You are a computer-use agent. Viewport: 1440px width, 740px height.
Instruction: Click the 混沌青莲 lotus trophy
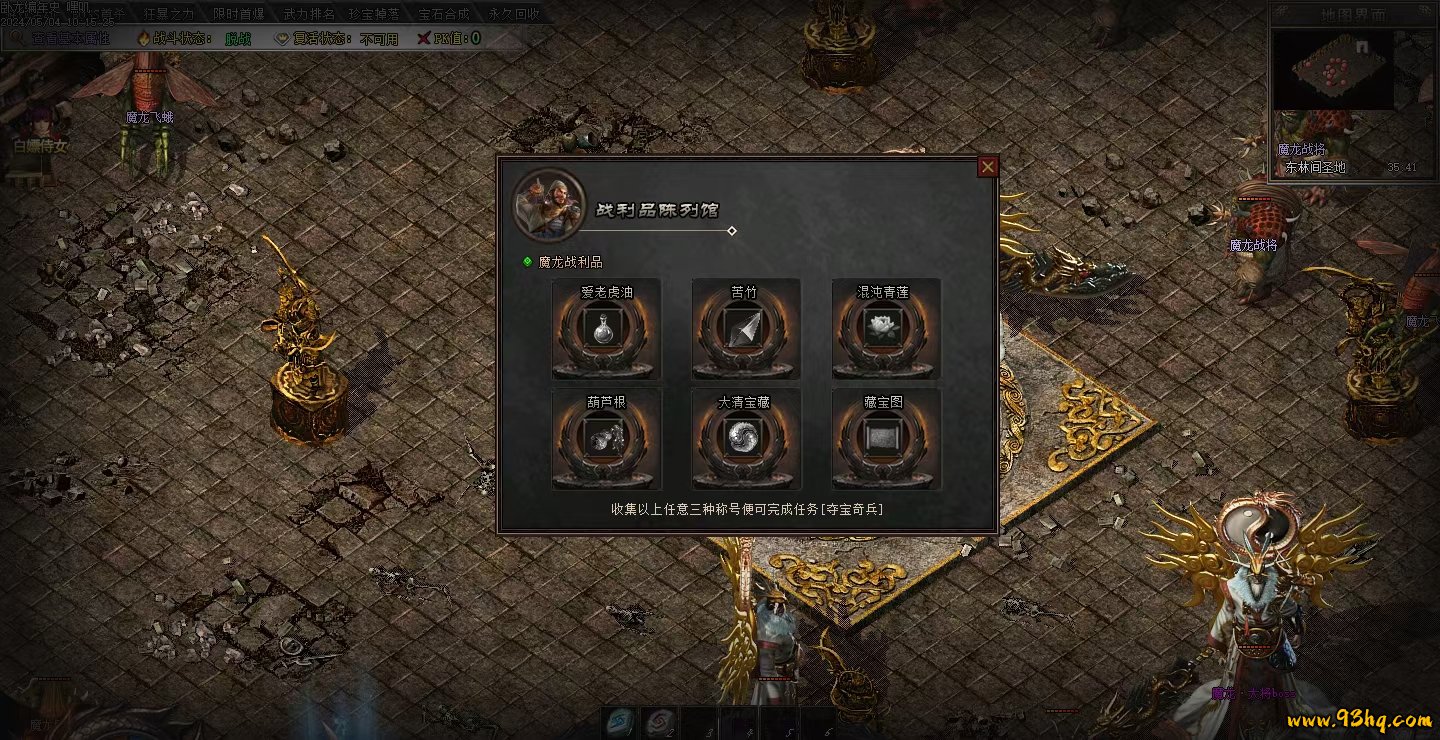(x=886, y=330)
